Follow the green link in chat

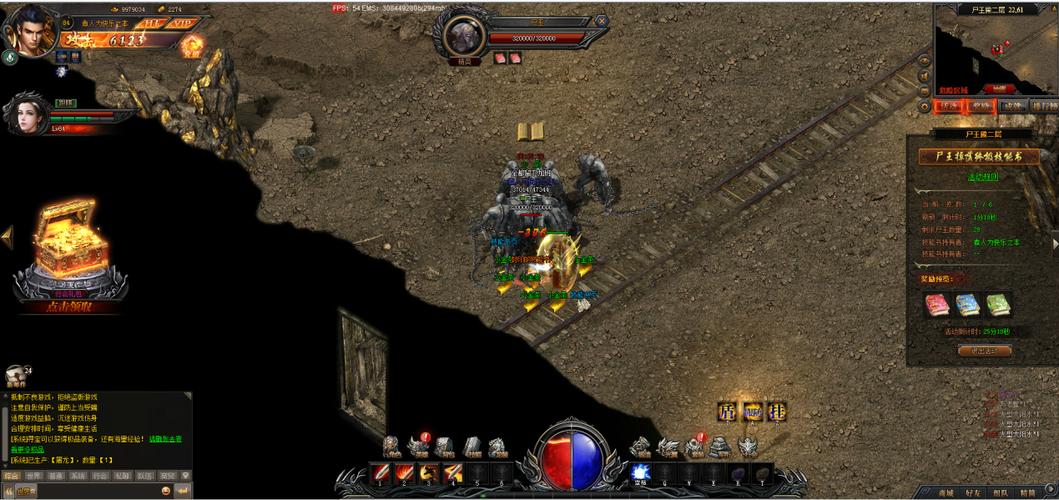tap(165, 439)
